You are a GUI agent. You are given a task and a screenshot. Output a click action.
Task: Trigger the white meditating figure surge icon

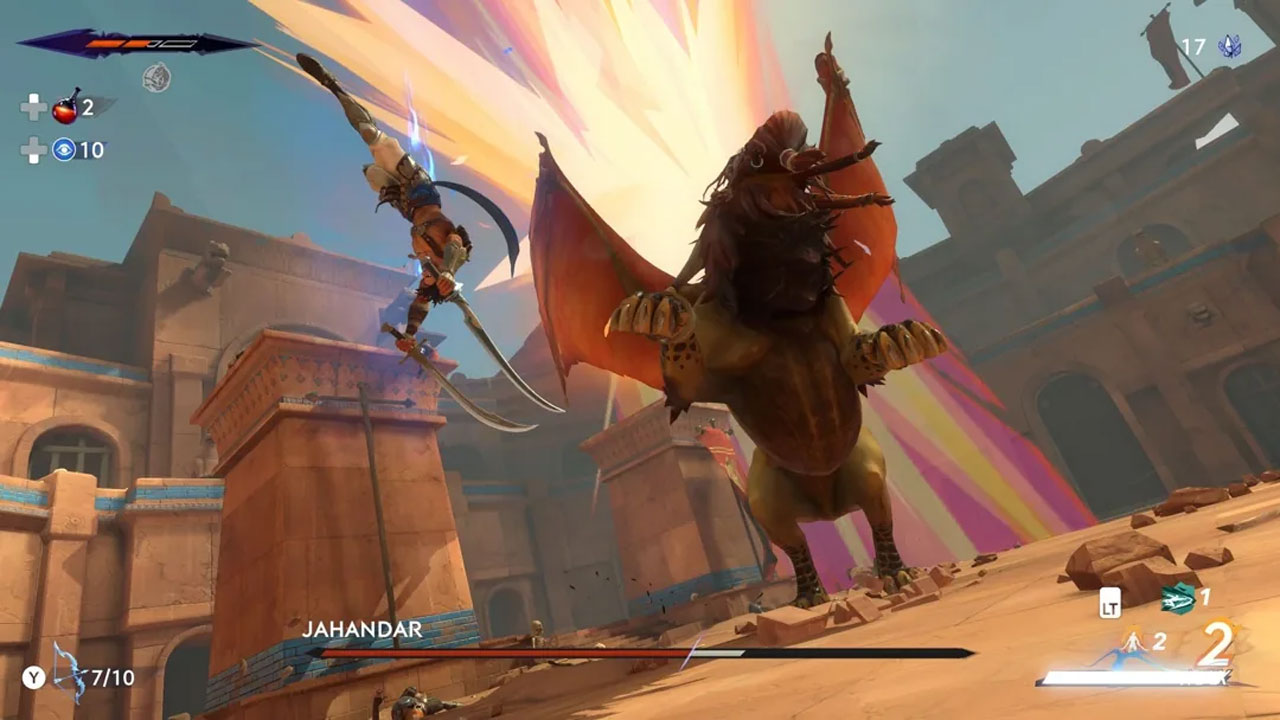click(x=1133, y=641)
